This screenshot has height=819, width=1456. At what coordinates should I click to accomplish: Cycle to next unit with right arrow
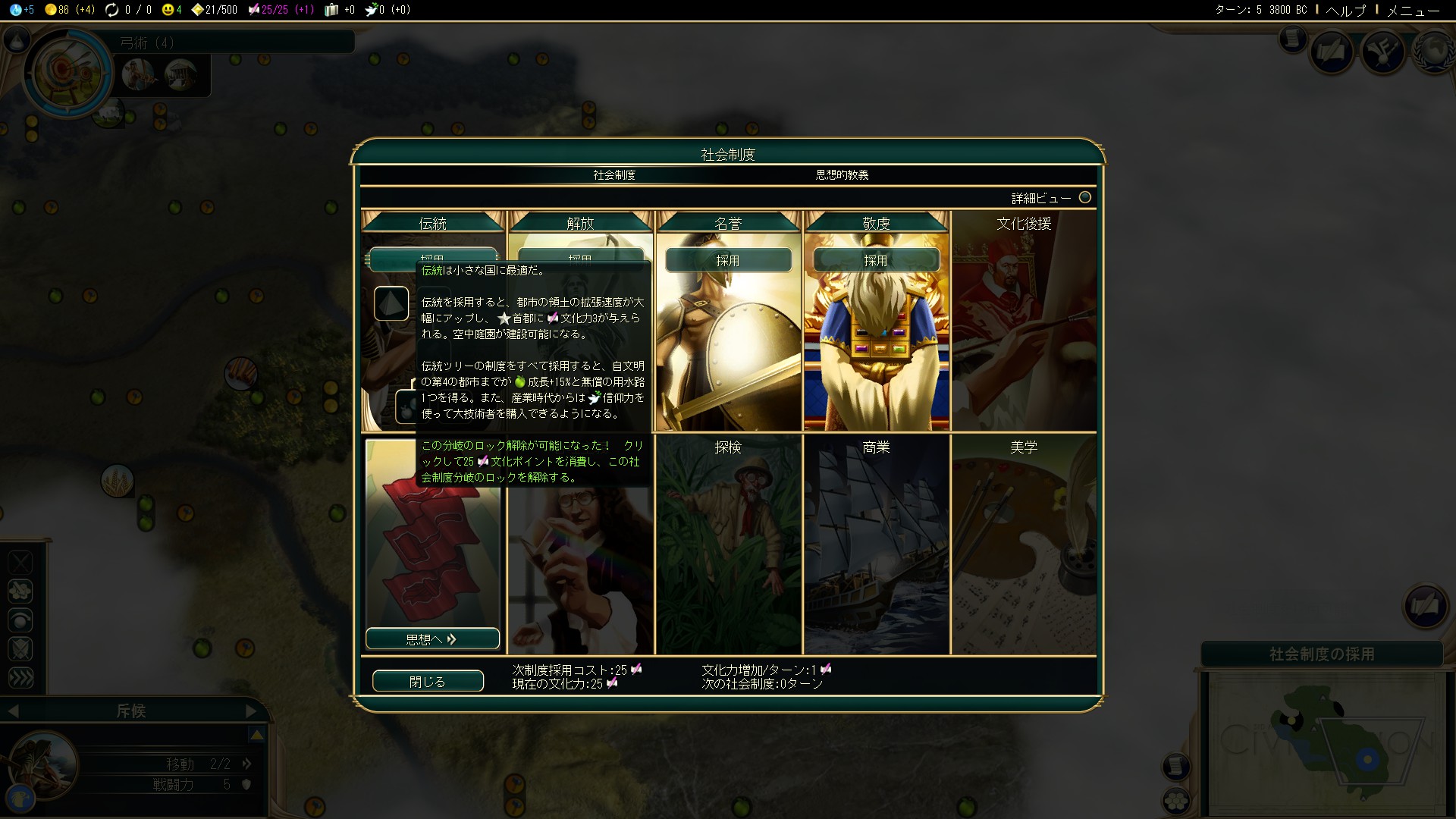click(252, 711)
